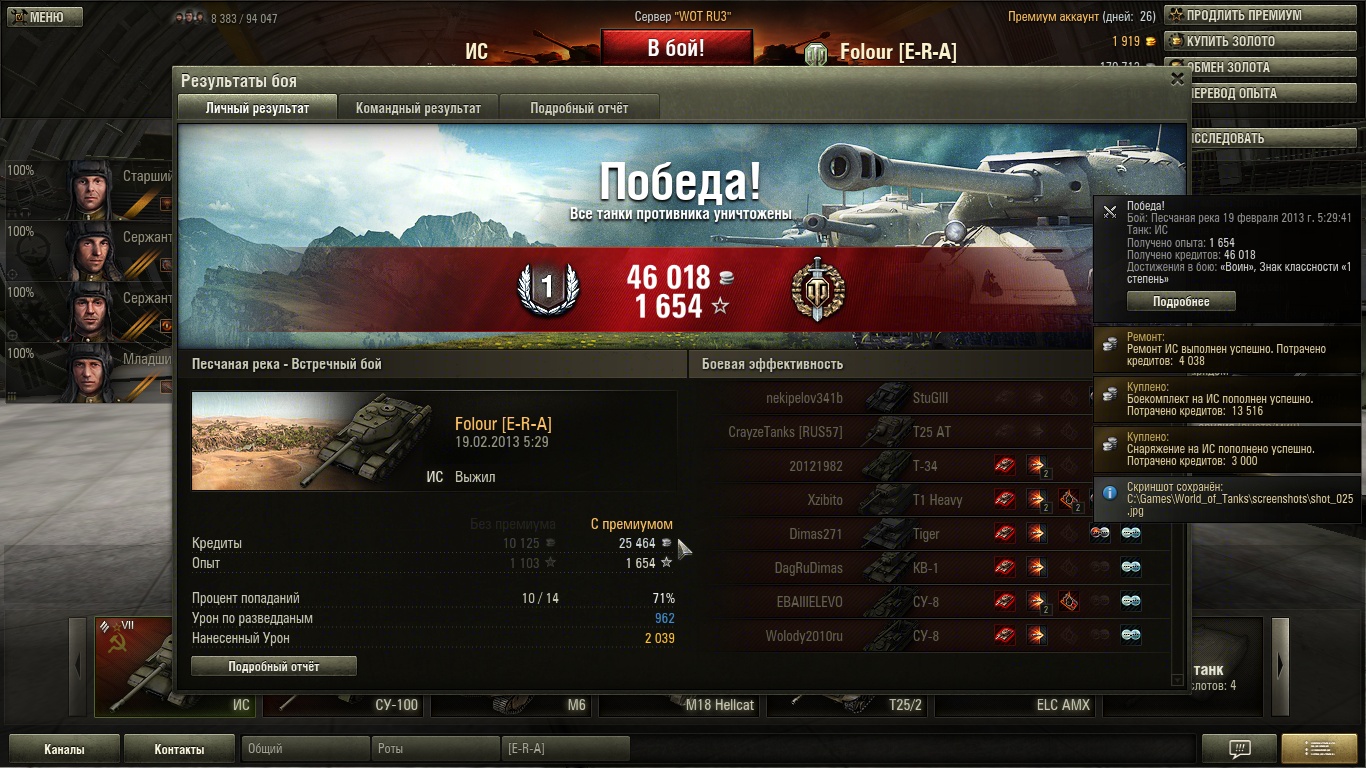Open the Контакты contacts list
The height and width of the screenshot is (768, 1366).
[x=180, y=749]
